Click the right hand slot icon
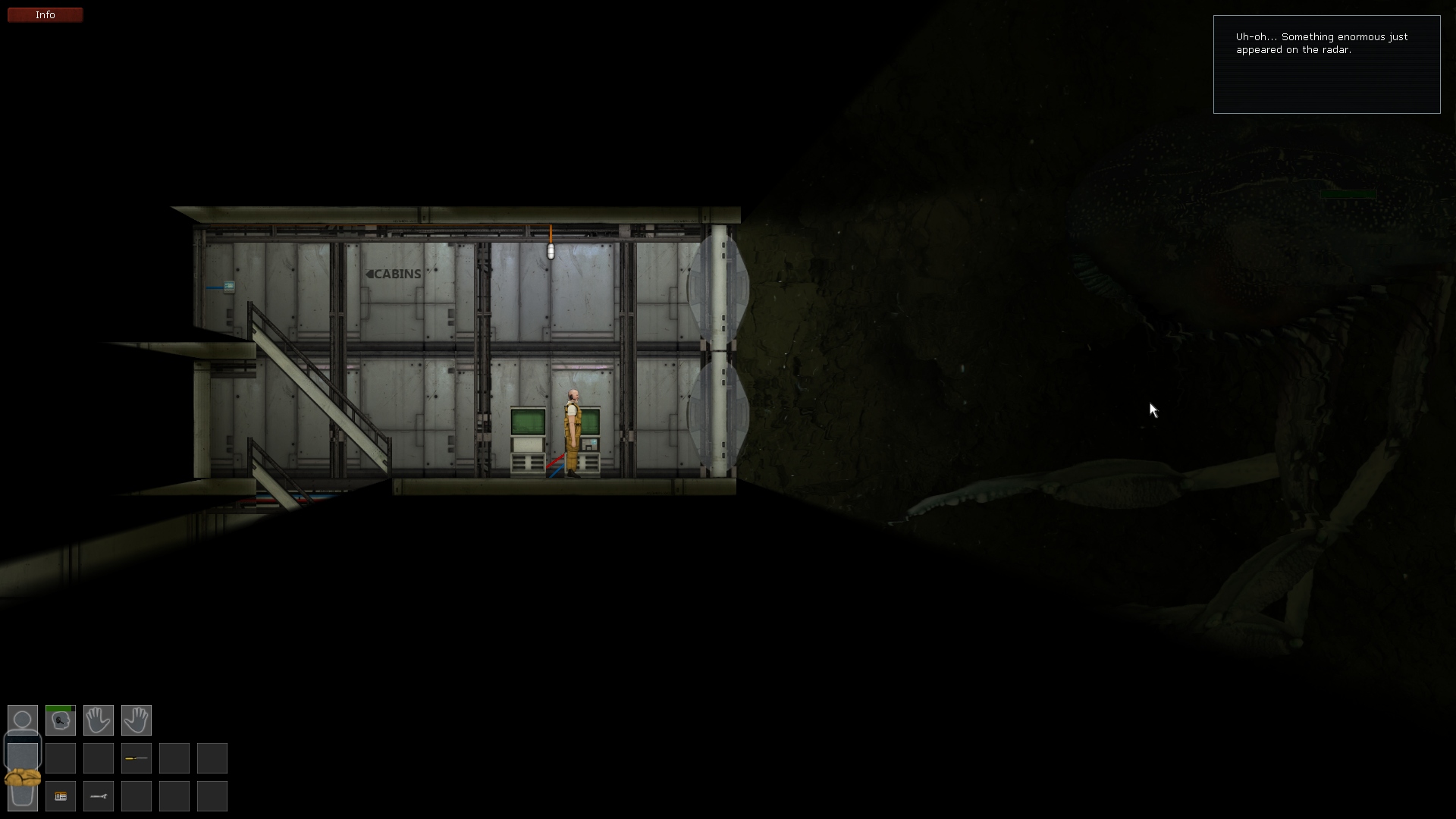This screenshot has height=819, width=1456. point(136,720)
